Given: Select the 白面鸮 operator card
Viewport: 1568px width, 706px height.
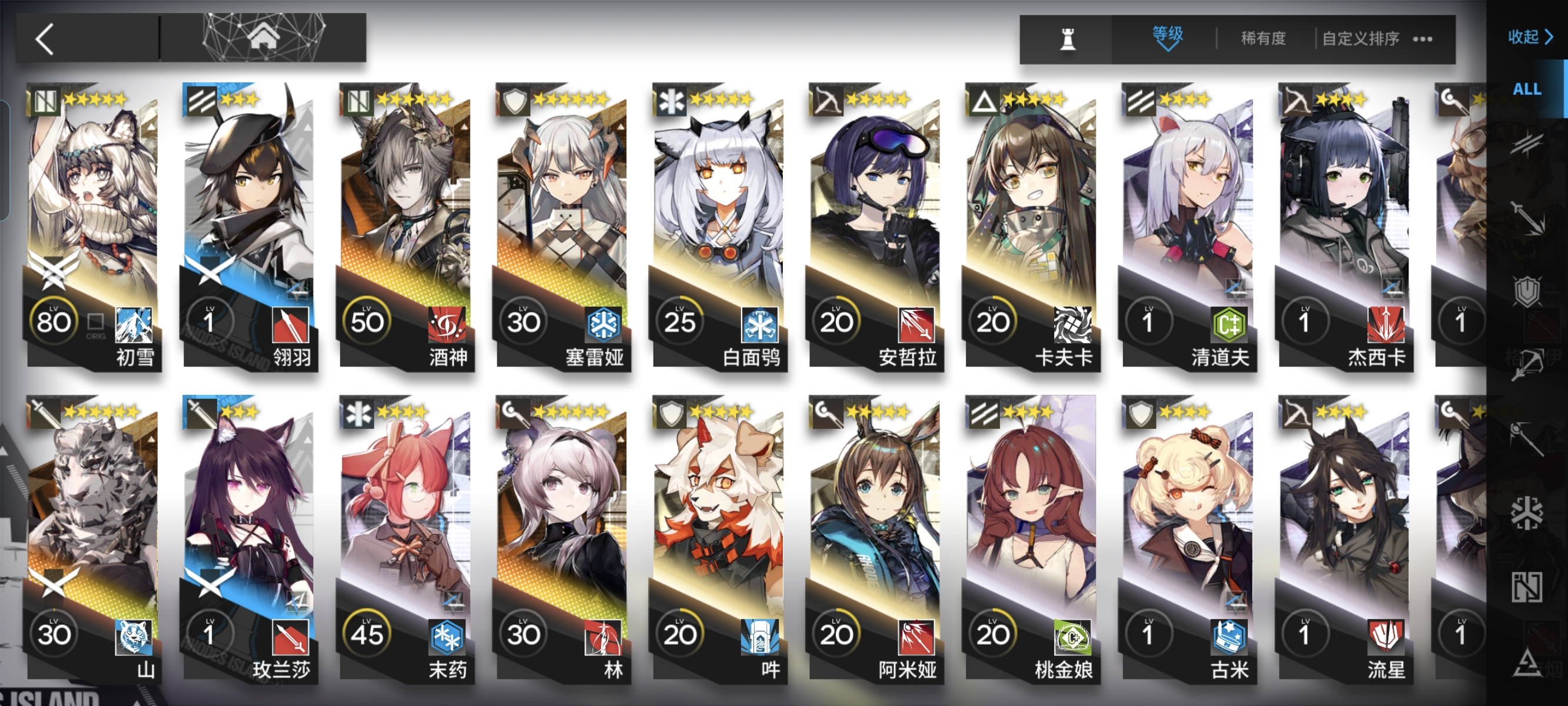Looking at the screenshot, I should coord(718,225).
